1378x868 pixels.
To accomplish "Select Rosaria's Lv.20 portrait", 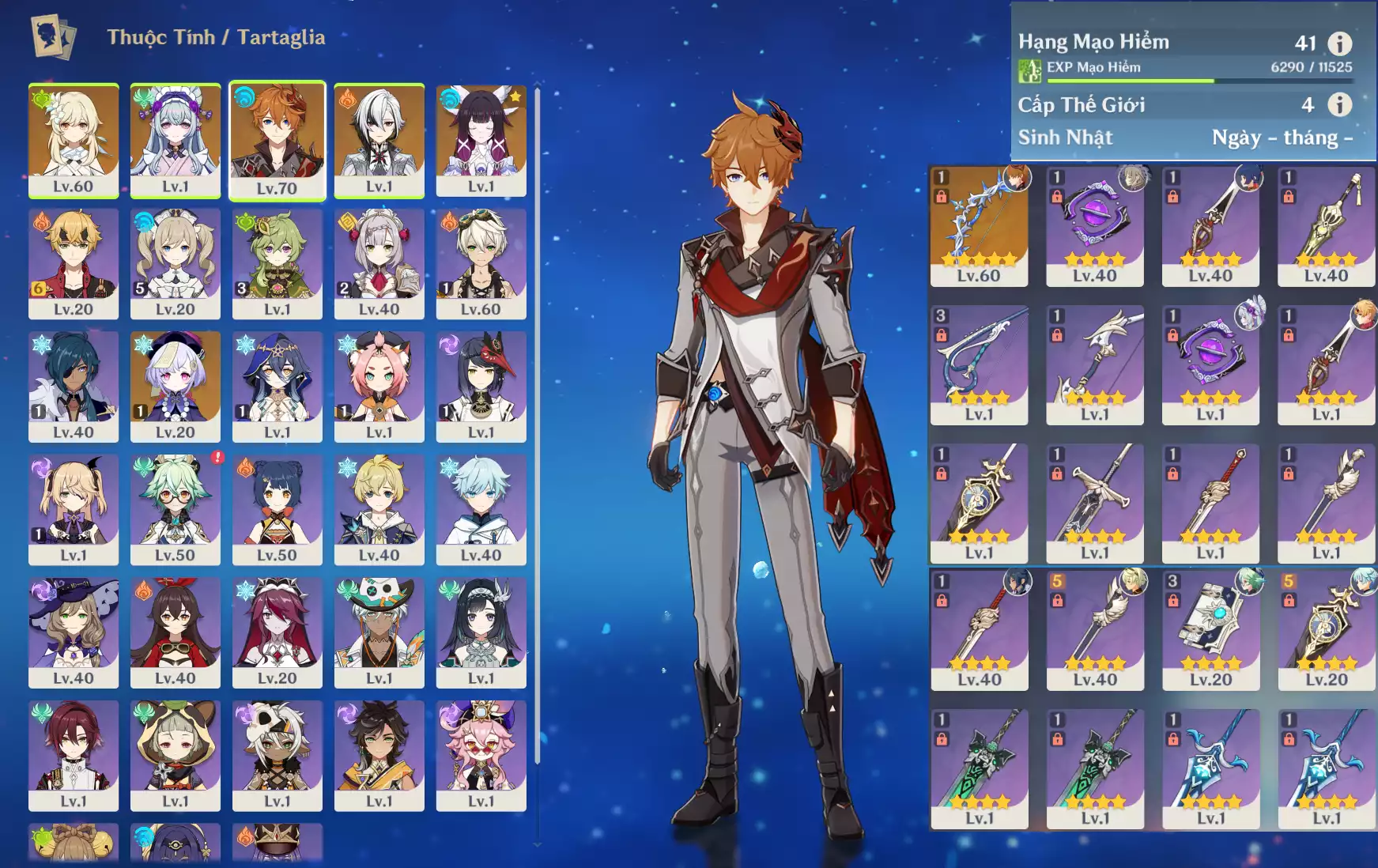I will (277, 632).
